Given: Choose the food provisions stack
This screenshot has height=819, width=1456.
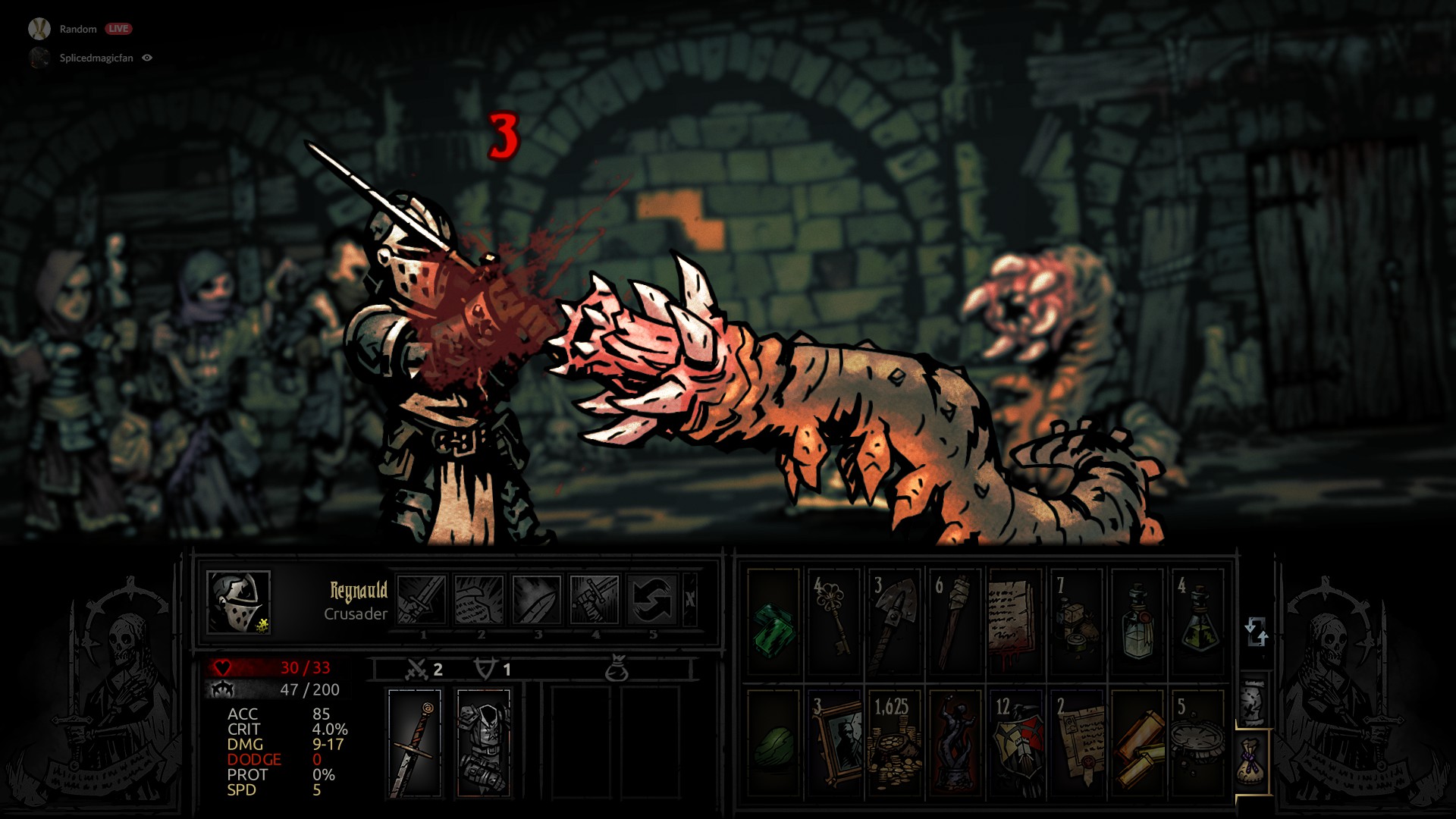Looking at the screenshot, I should coord(1075,623).
